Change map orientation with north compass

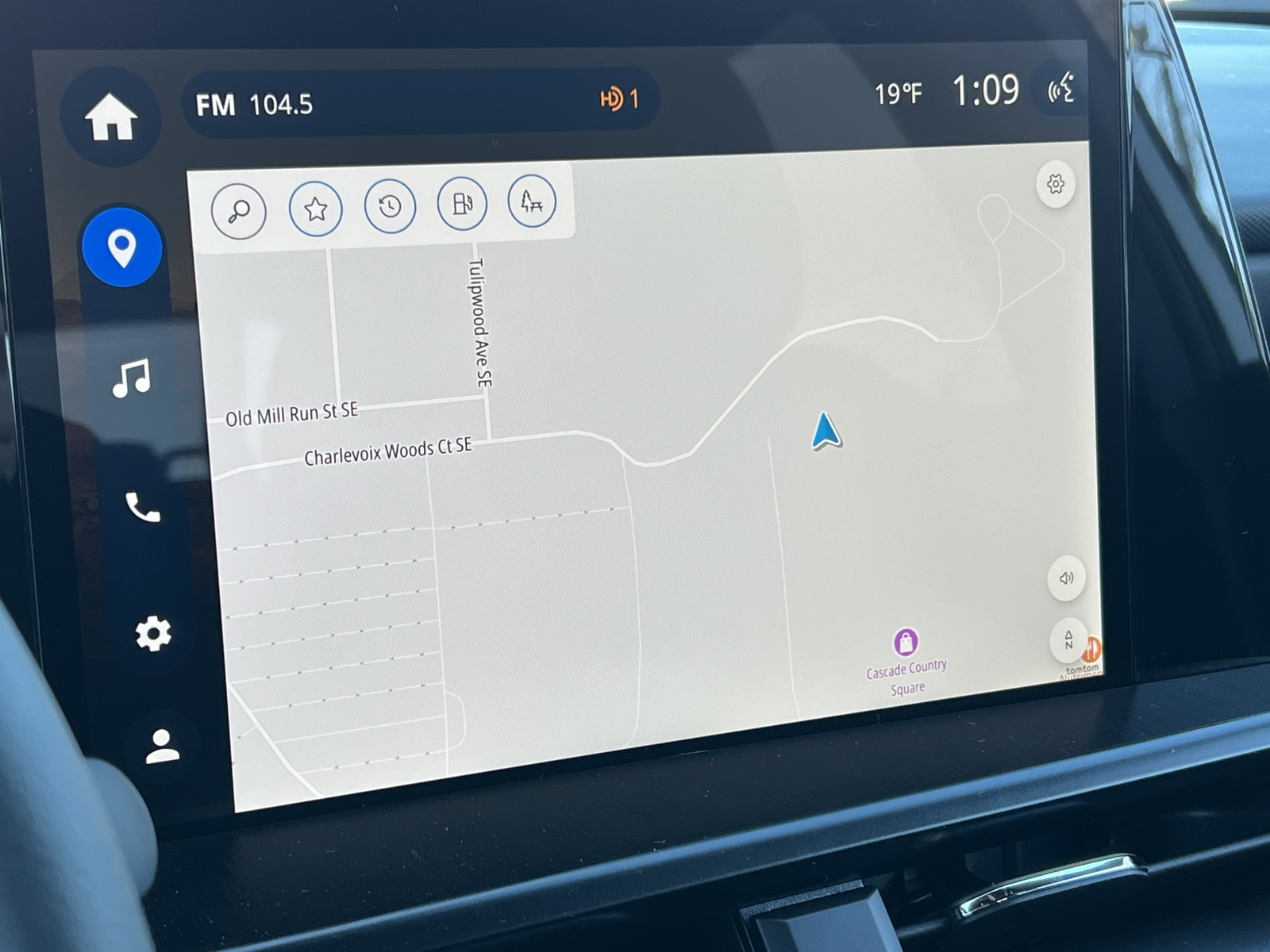(1068, 639)
